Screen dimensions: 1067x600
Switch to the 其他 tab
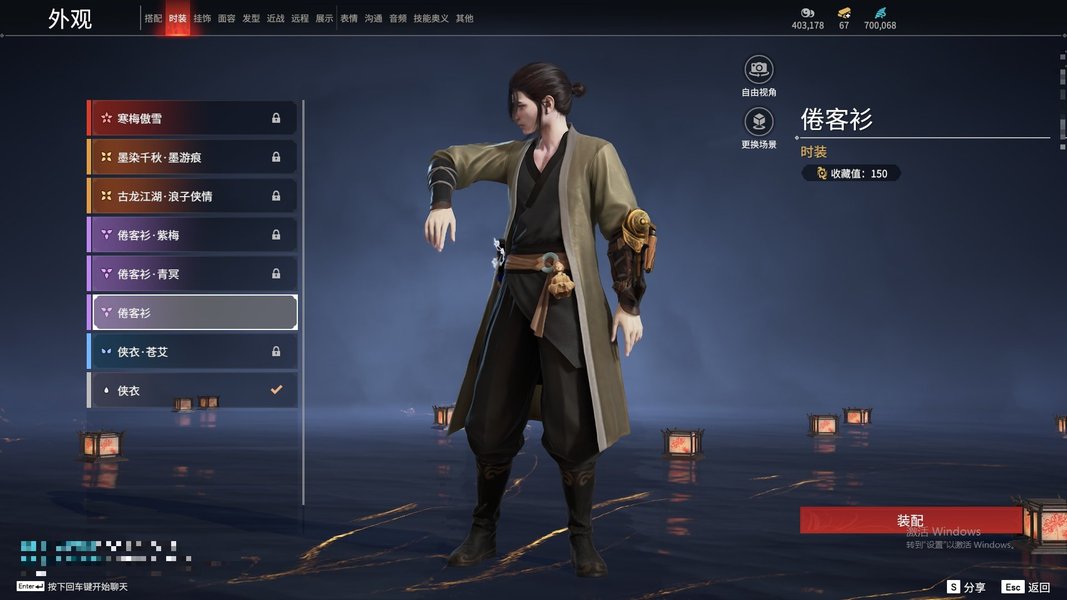point(465,18)
